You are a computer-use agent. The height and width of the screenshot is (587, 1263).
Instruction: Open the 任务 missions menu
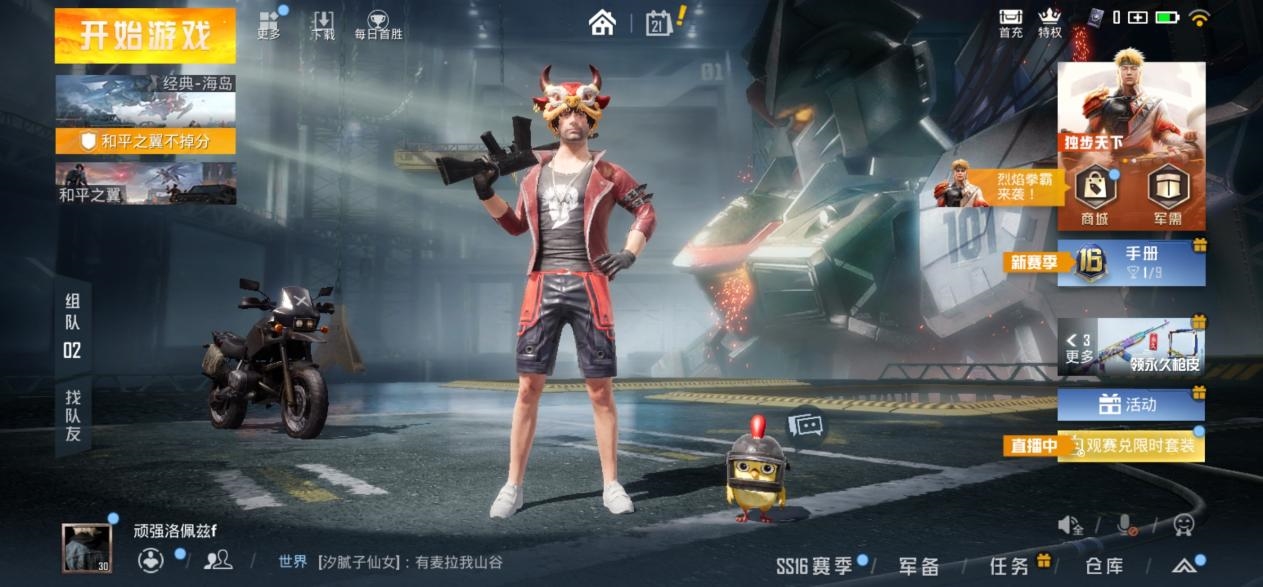tap(1009, 566)
